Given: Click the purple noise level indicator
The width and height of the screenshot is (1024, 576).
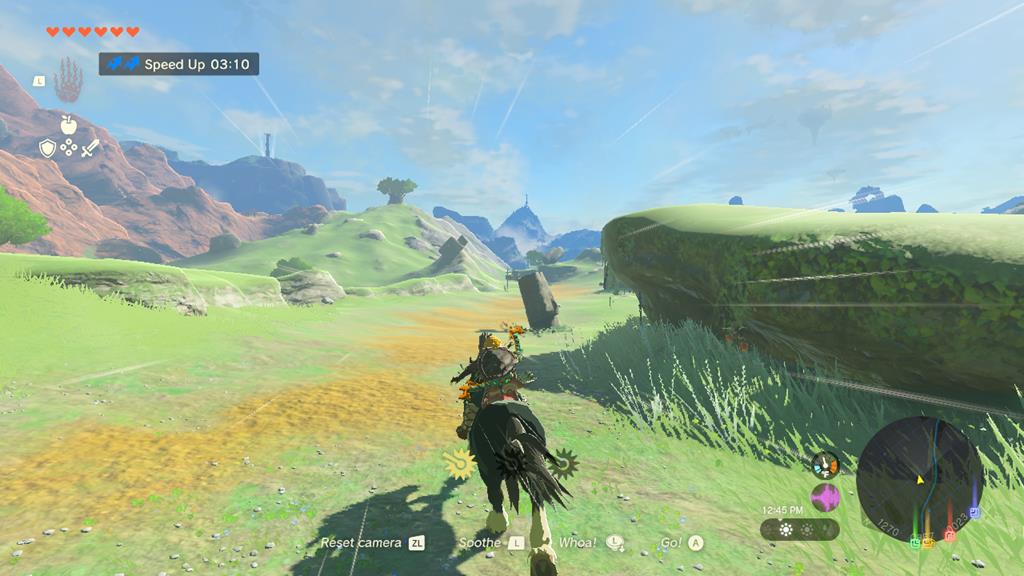Looking at the screenshot, I should pyautogui.click(x=825, y=497).
